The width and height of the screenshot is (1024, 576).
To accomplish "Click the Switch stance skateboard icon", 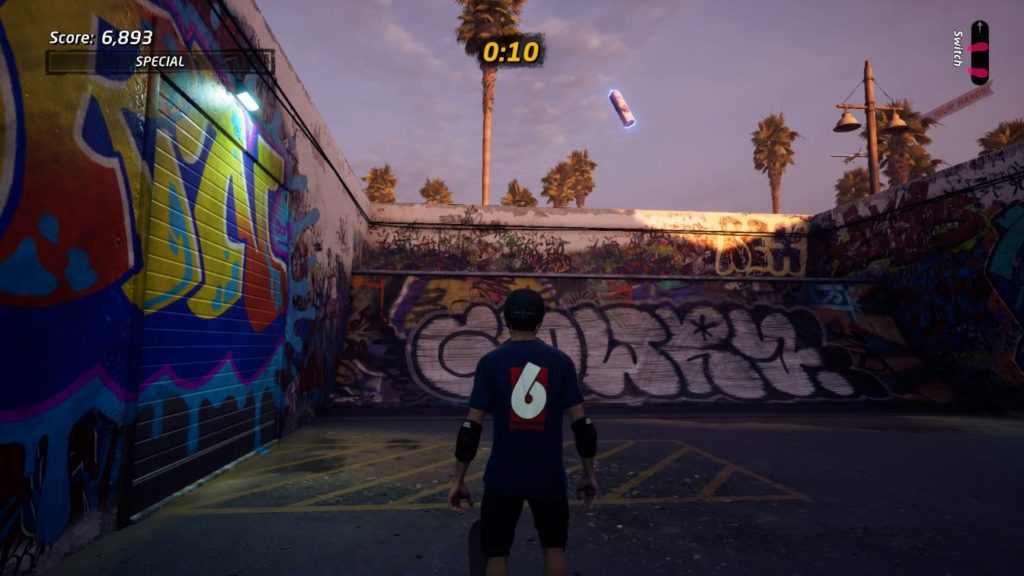I will (978, 51).
